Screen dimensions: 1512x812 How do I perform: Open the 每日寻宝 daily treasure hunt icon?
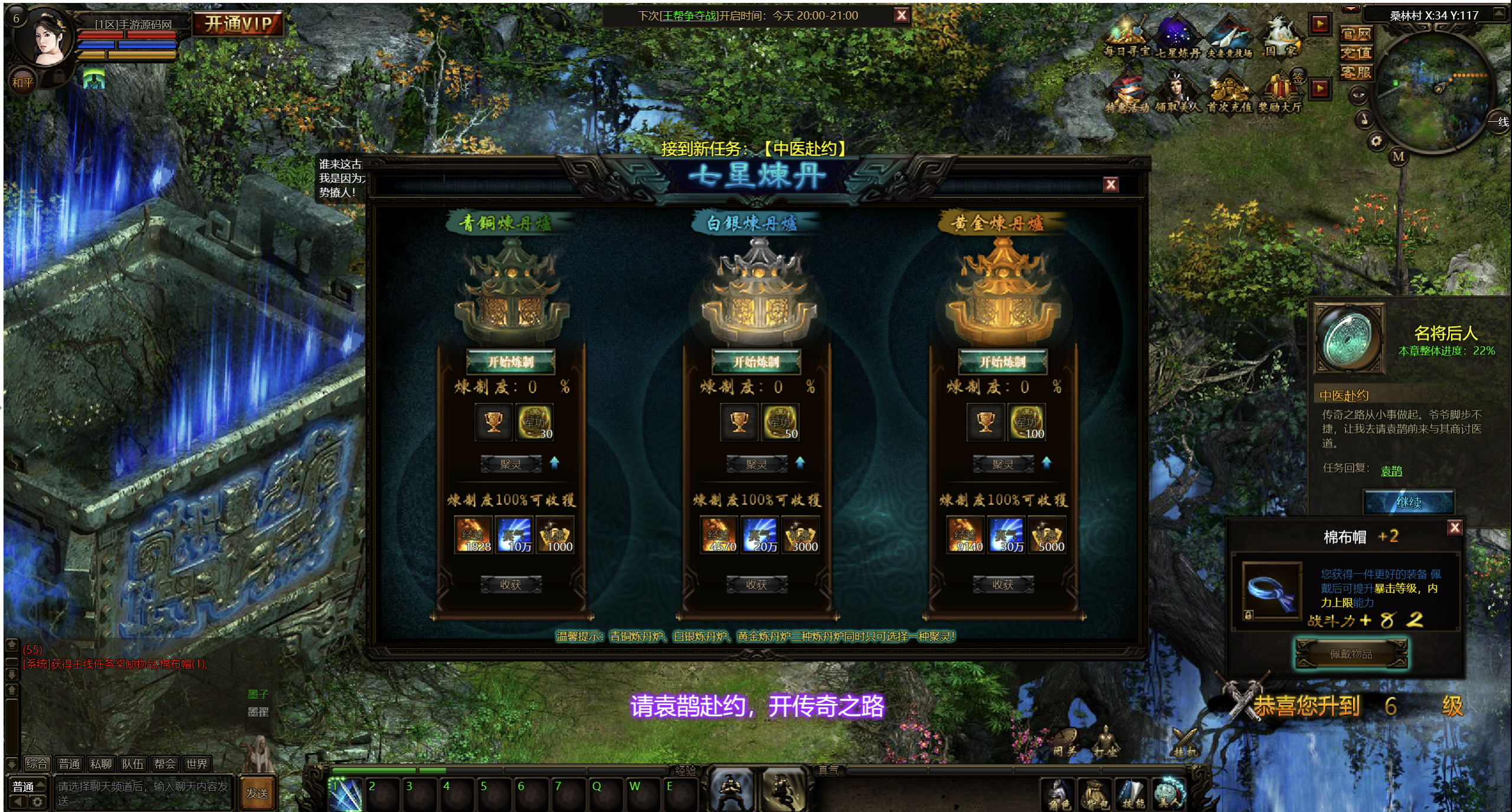click(1127, 38)
